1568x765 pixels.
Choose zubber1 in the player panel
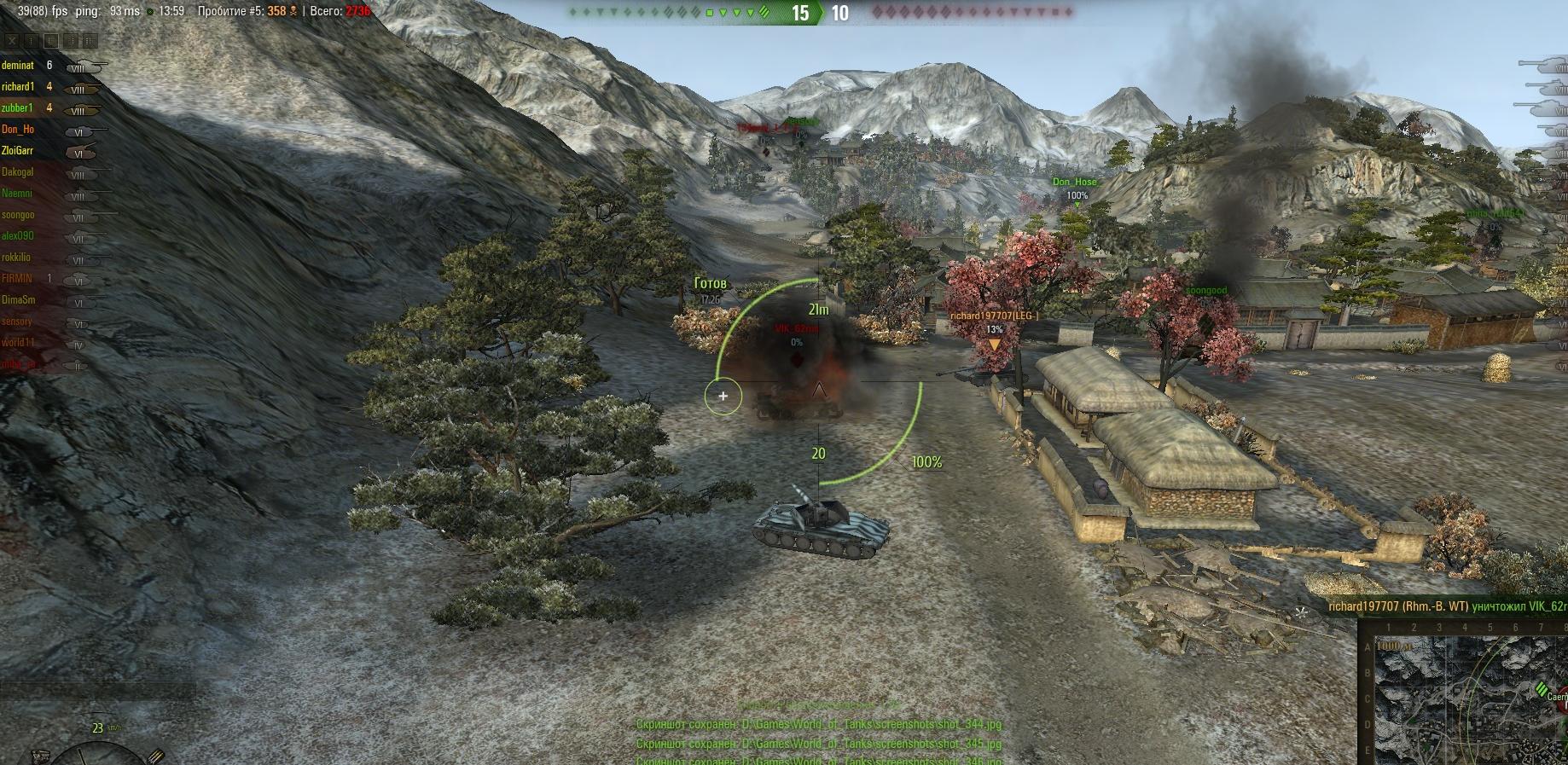[18, 108]
